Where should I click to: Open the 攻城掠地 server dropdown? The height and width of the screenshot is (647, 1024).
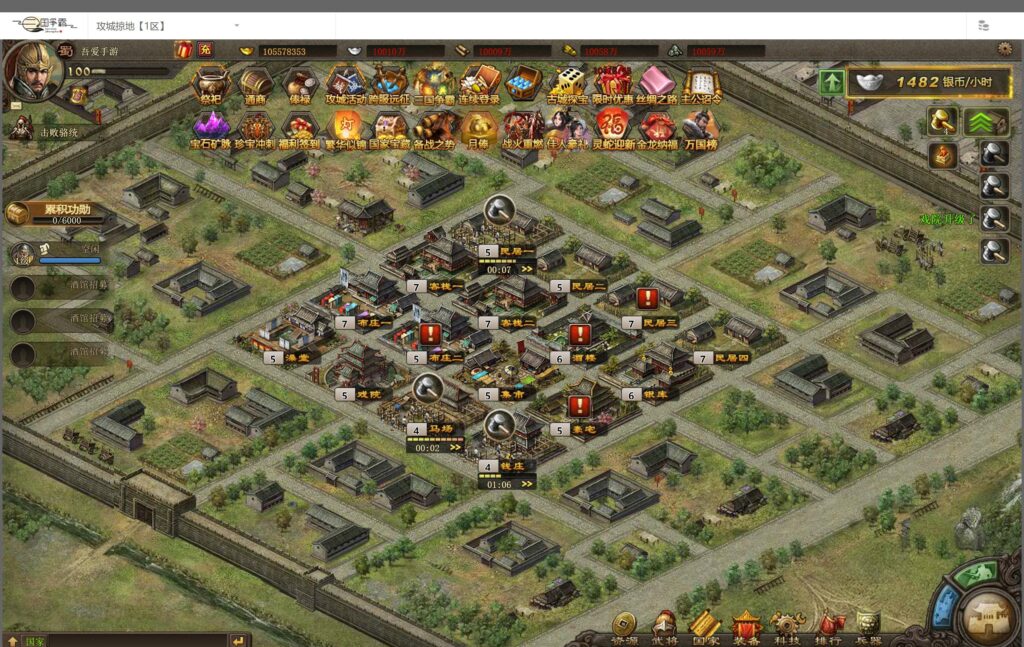pos(237,25)
